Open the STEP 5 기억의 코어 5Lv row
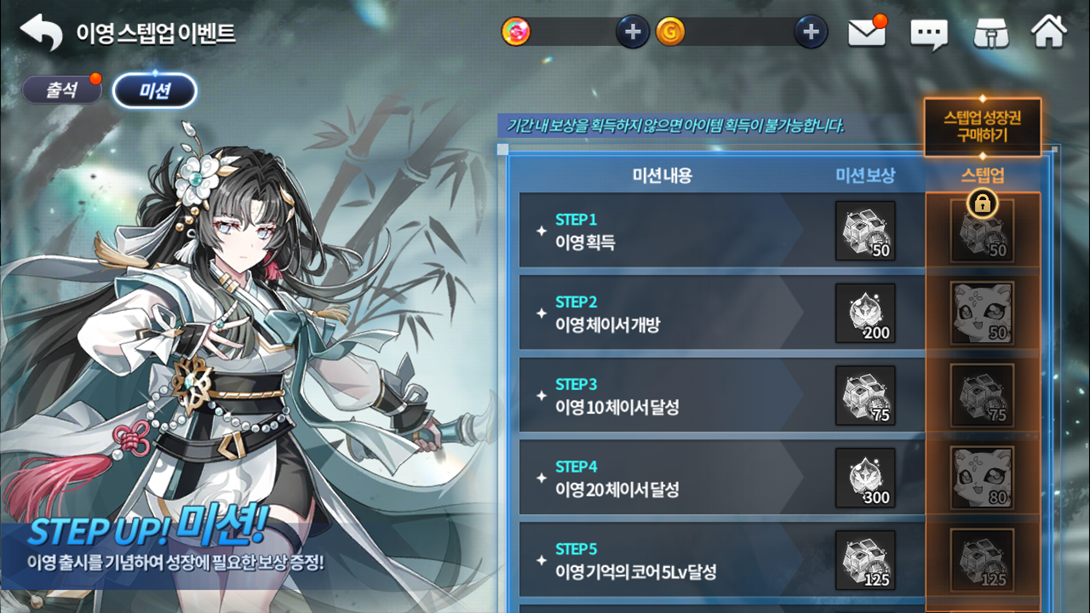 click(660, 561)
